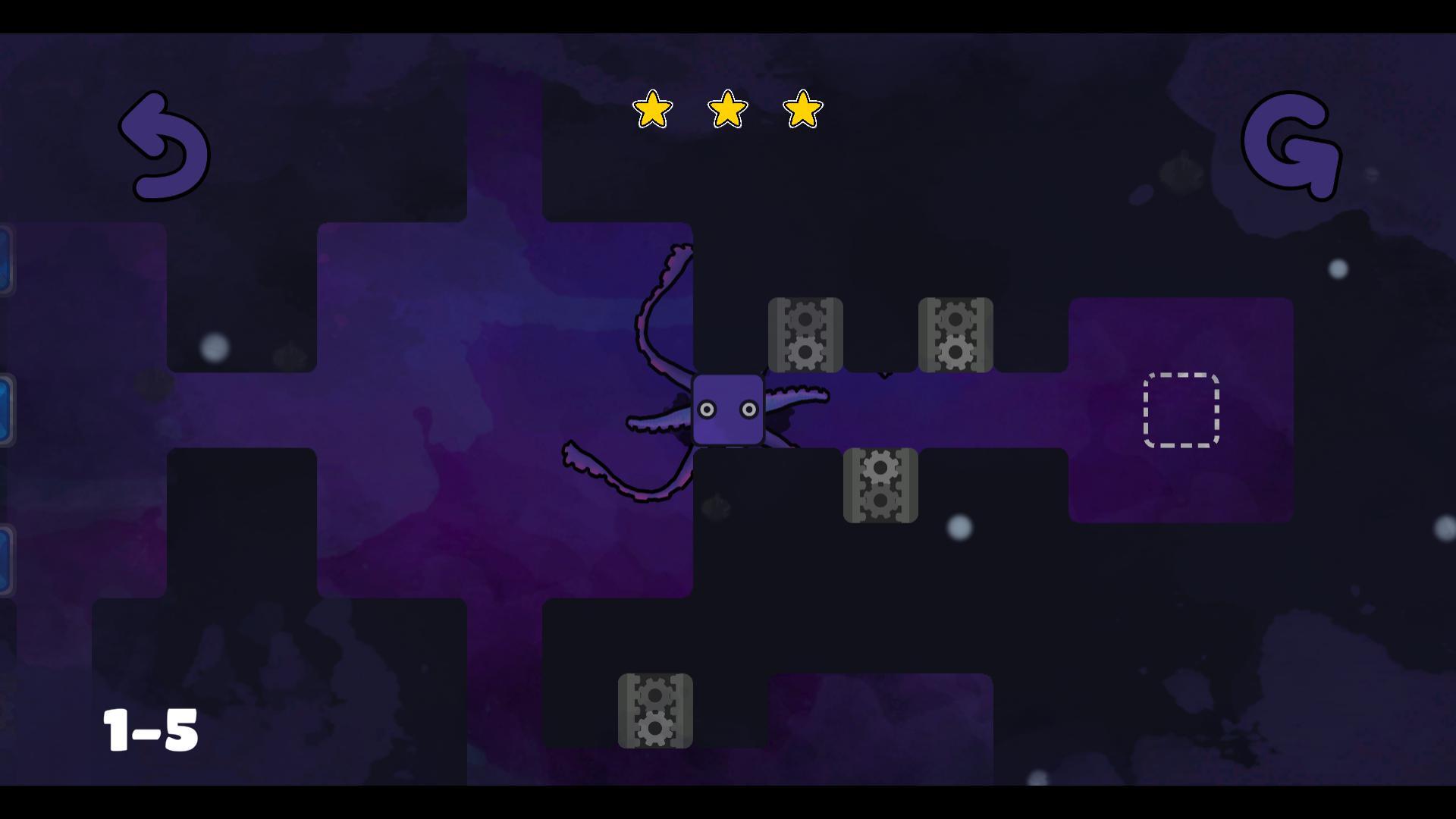
Task: Click the gear block above the player cube
Action: (x=805, y=334)
